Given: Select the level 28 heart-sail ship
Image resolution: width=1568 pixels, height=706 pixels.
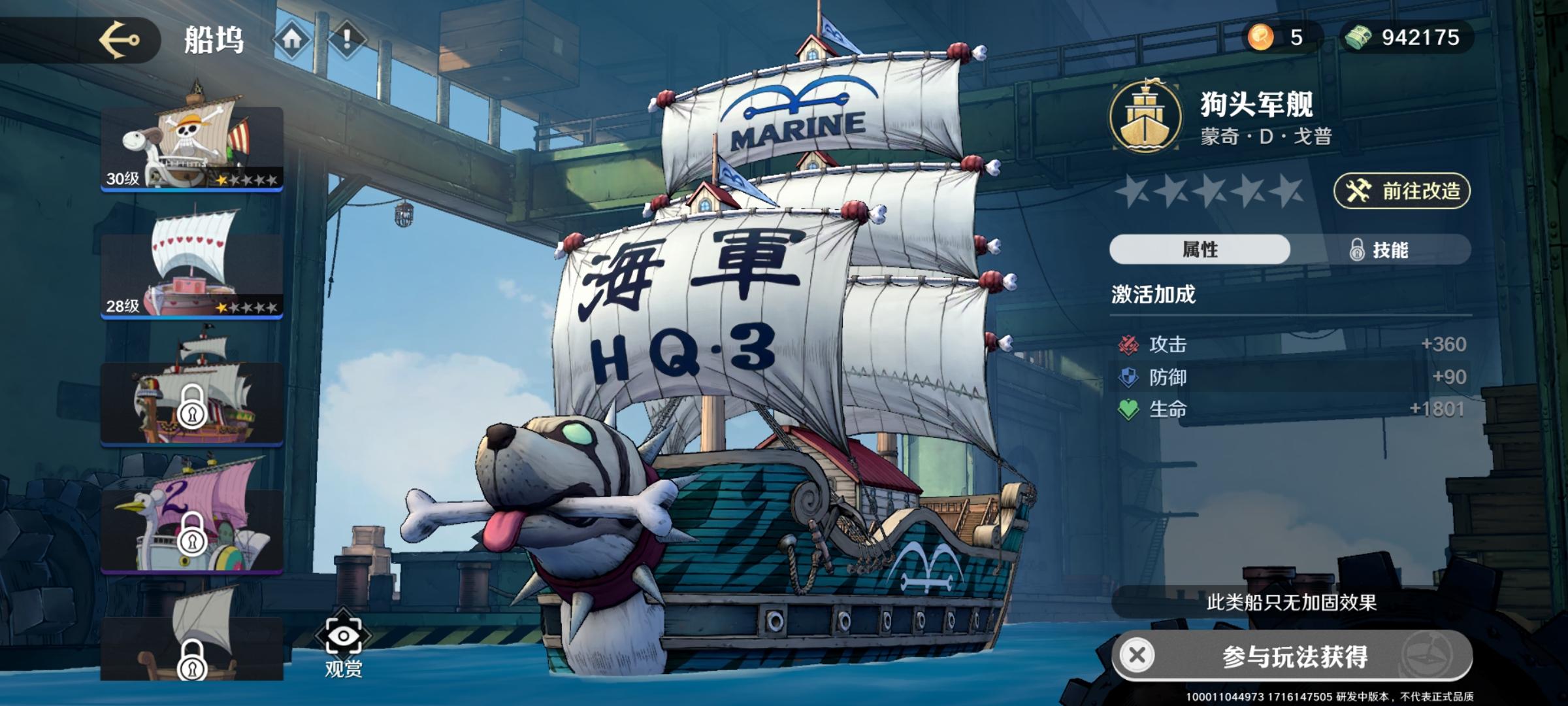Looking at the screenshot, I should coord(191,275).
